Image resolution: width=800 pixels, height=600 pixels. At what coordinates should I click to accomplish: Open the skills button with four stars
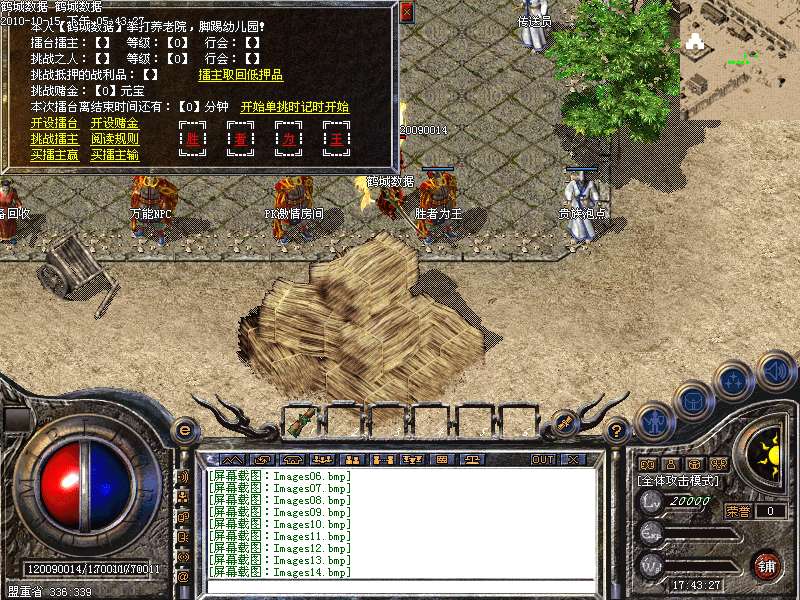735,381
